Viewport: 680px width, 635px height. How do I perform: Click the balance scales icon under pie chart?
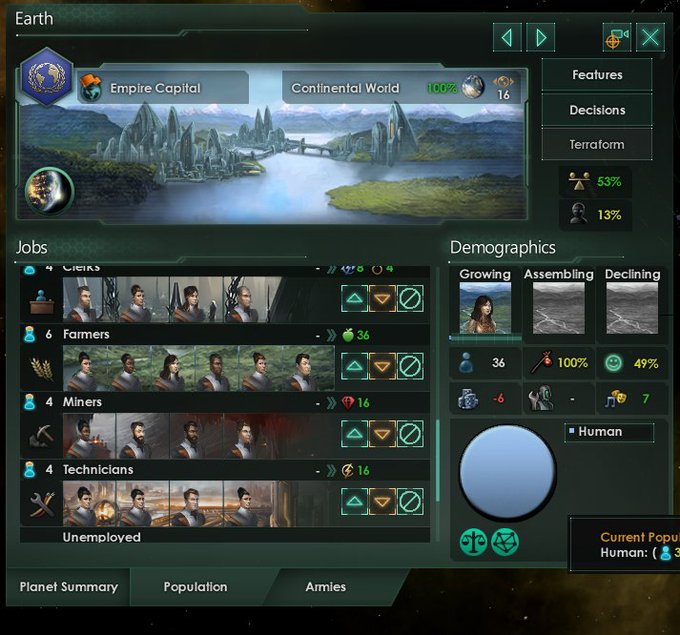(474, 541)
